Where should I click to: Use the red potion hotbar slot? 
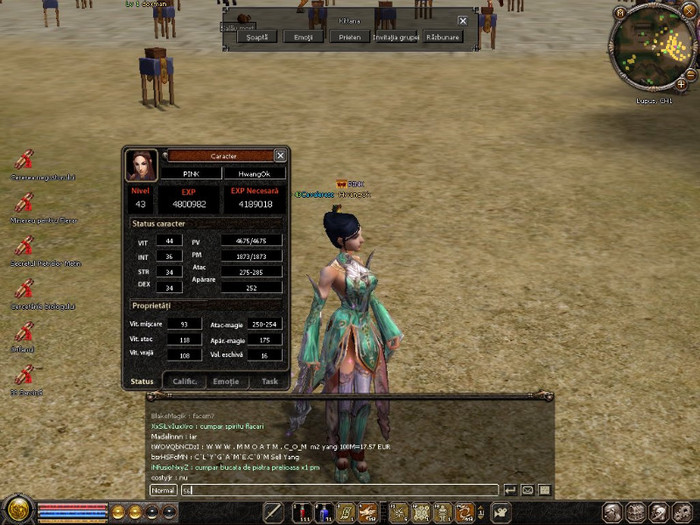(x=302, y=513)
